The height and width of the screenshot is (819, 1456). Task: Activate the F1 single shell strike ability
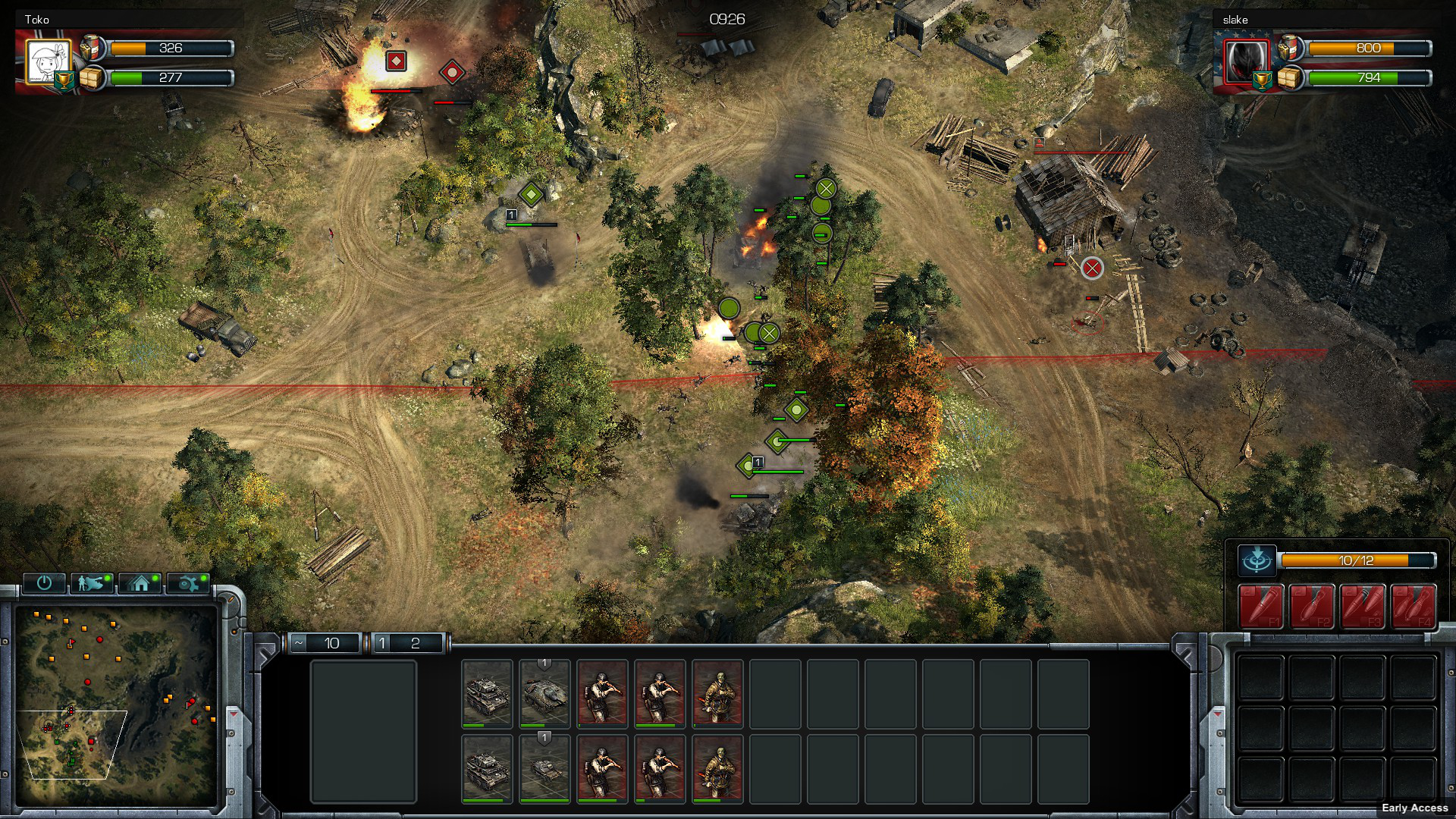tap(1260, 606)
